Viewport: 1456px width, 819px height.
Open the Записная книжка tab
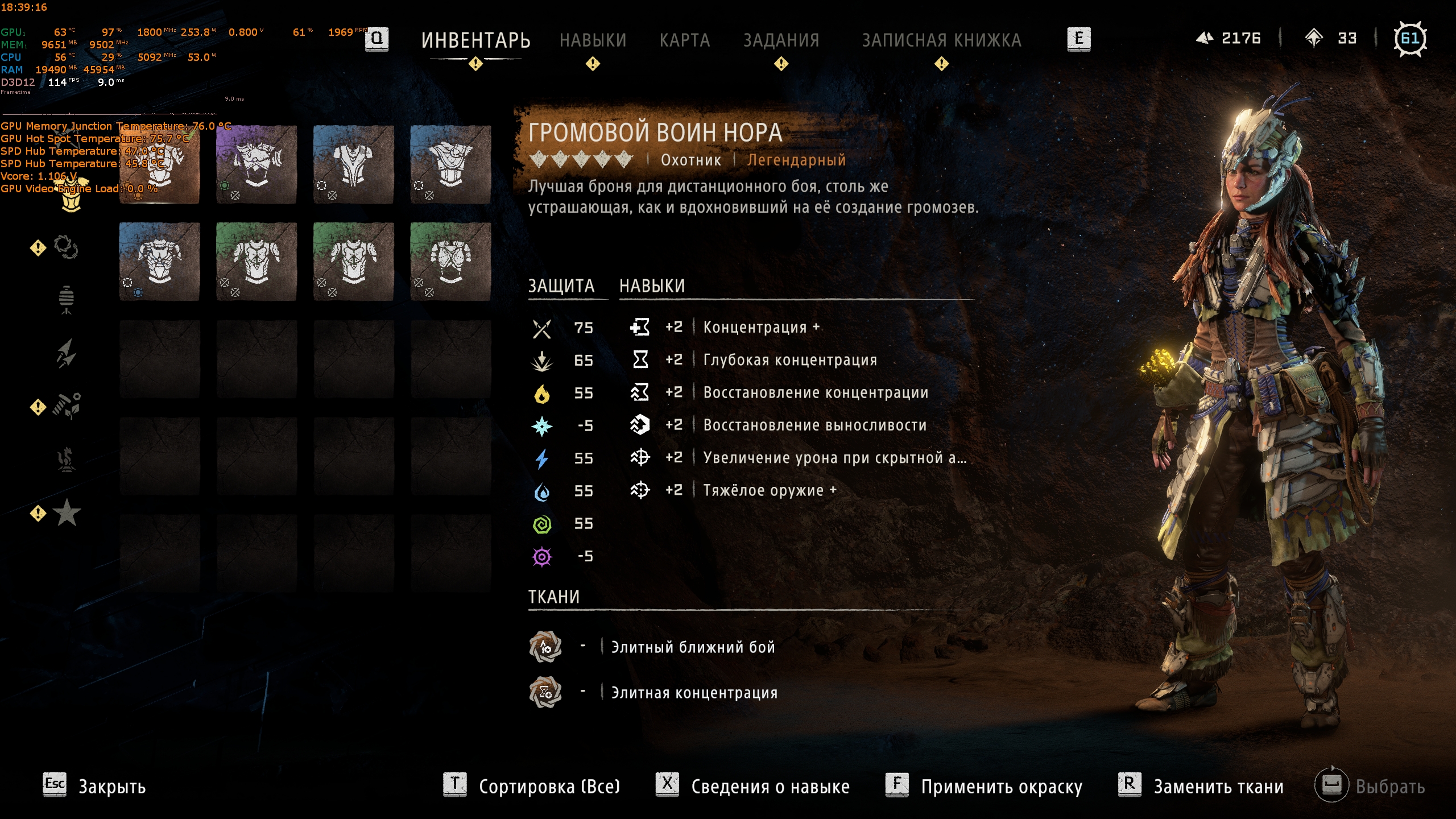click(x=941, y=40)
